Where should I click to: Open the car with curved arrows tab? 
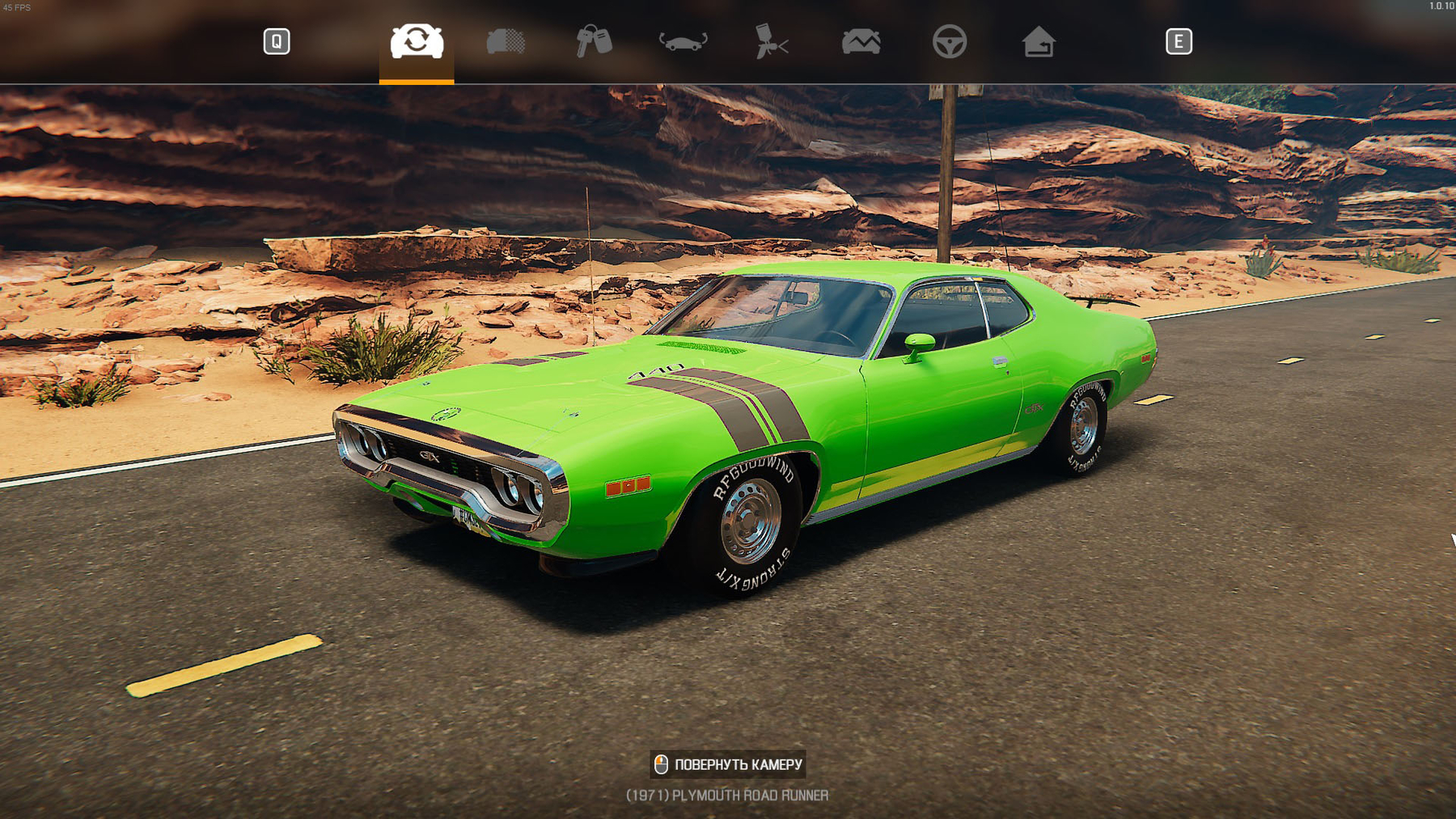[x=683, y=41]
